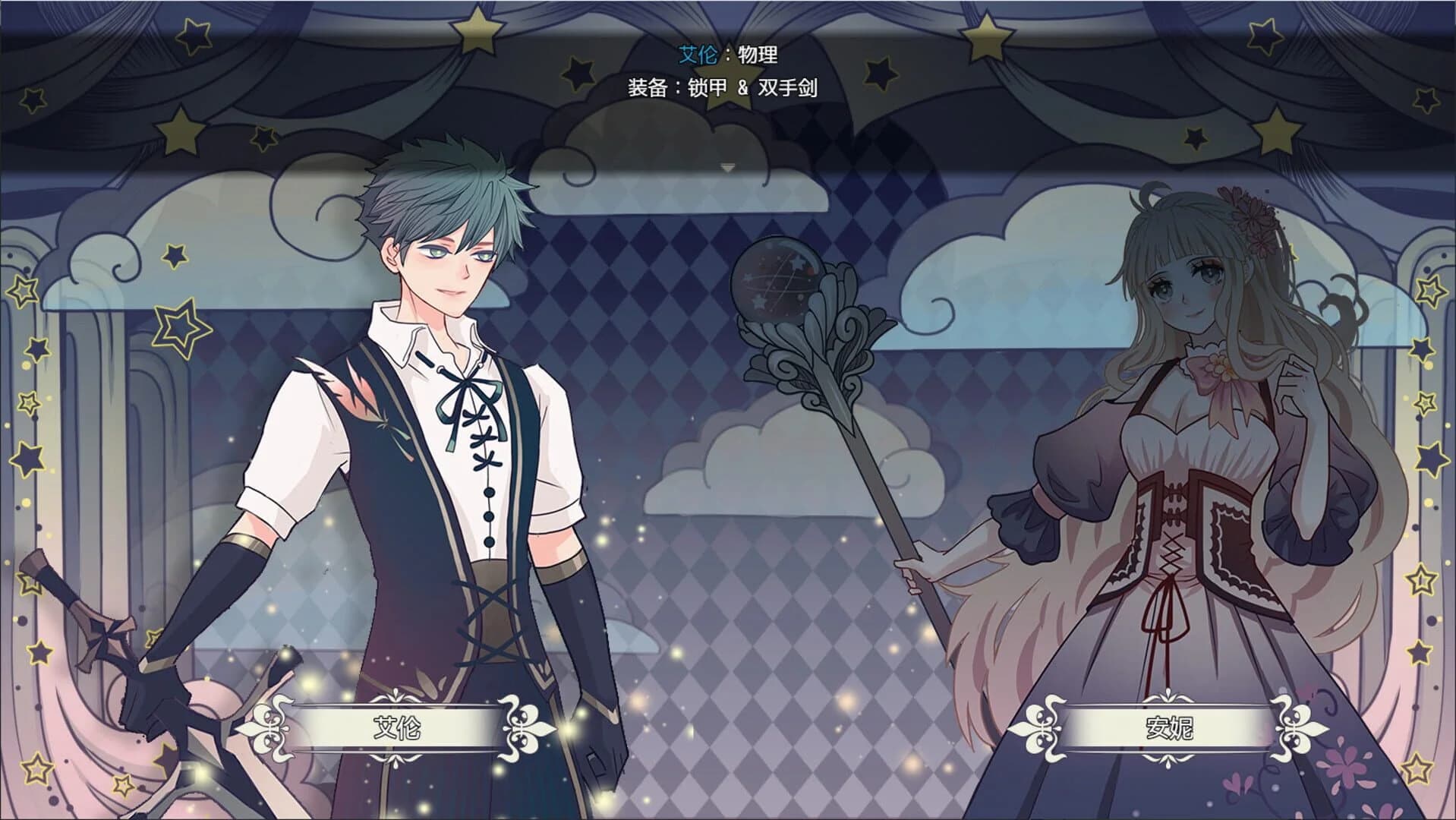Select the 安妮 character name button

click(x=1168, y=729)
